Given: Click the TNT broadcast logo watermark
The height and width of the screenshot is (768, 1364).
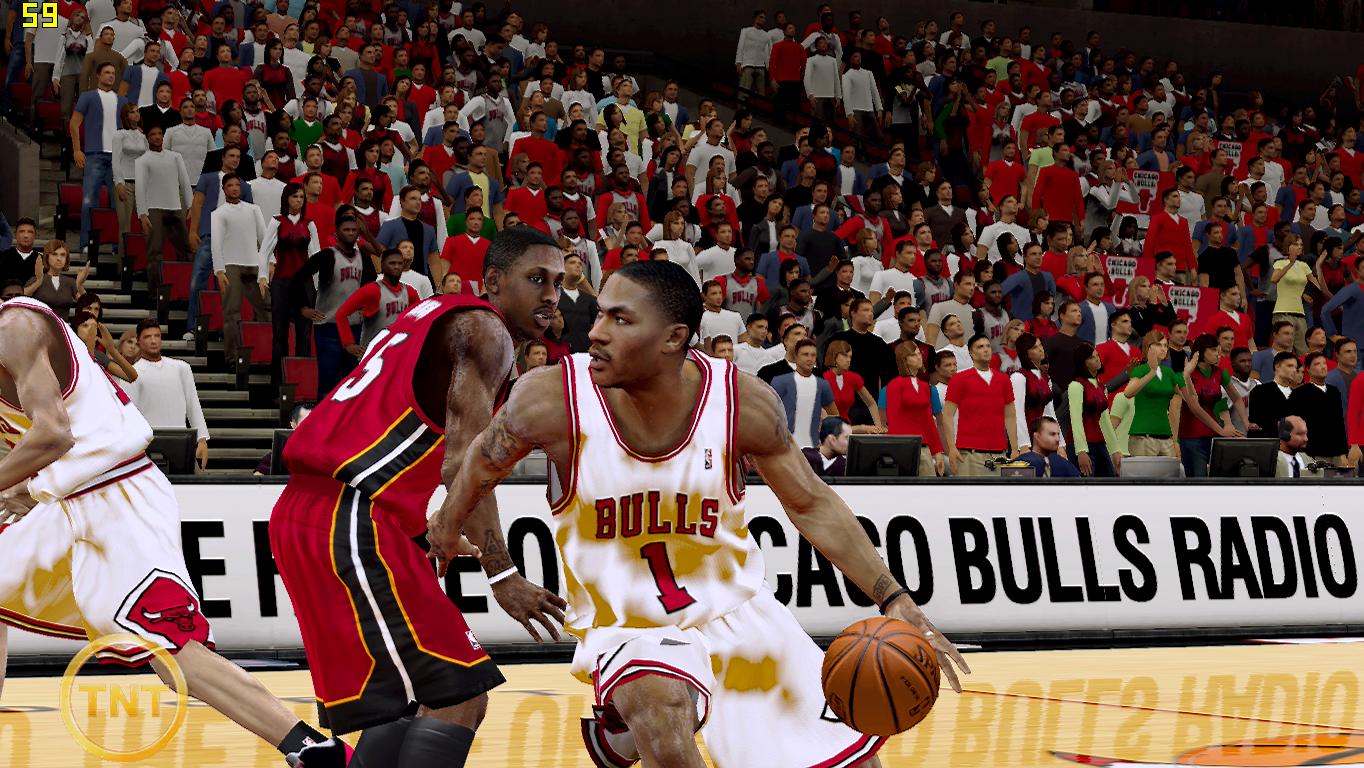Looking at the screenshot, I should tap(122, 697).
